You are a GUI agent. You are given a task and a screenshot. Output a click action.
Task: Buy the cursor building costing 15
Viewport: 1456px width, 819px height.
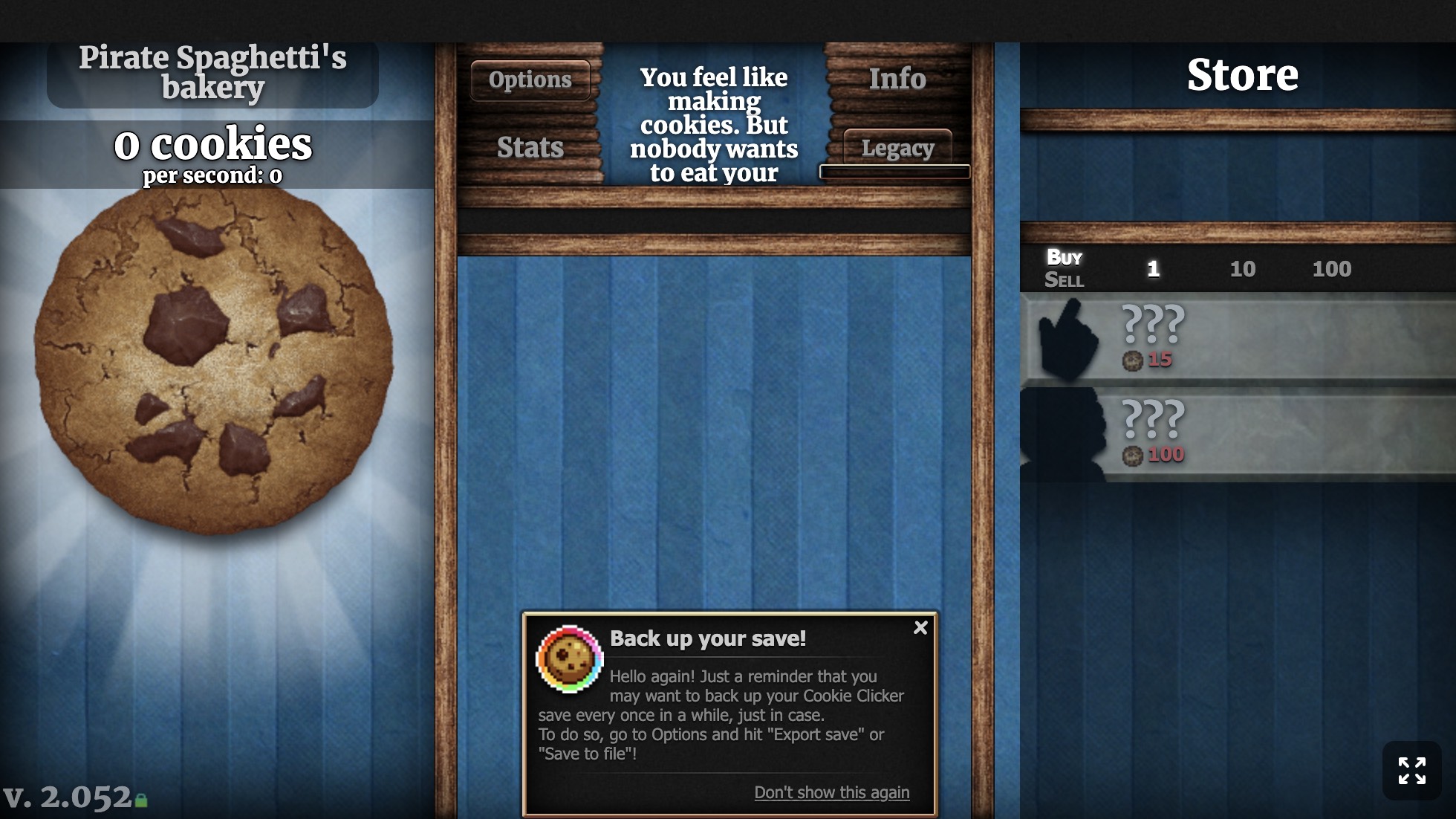tap(1238, 339)
